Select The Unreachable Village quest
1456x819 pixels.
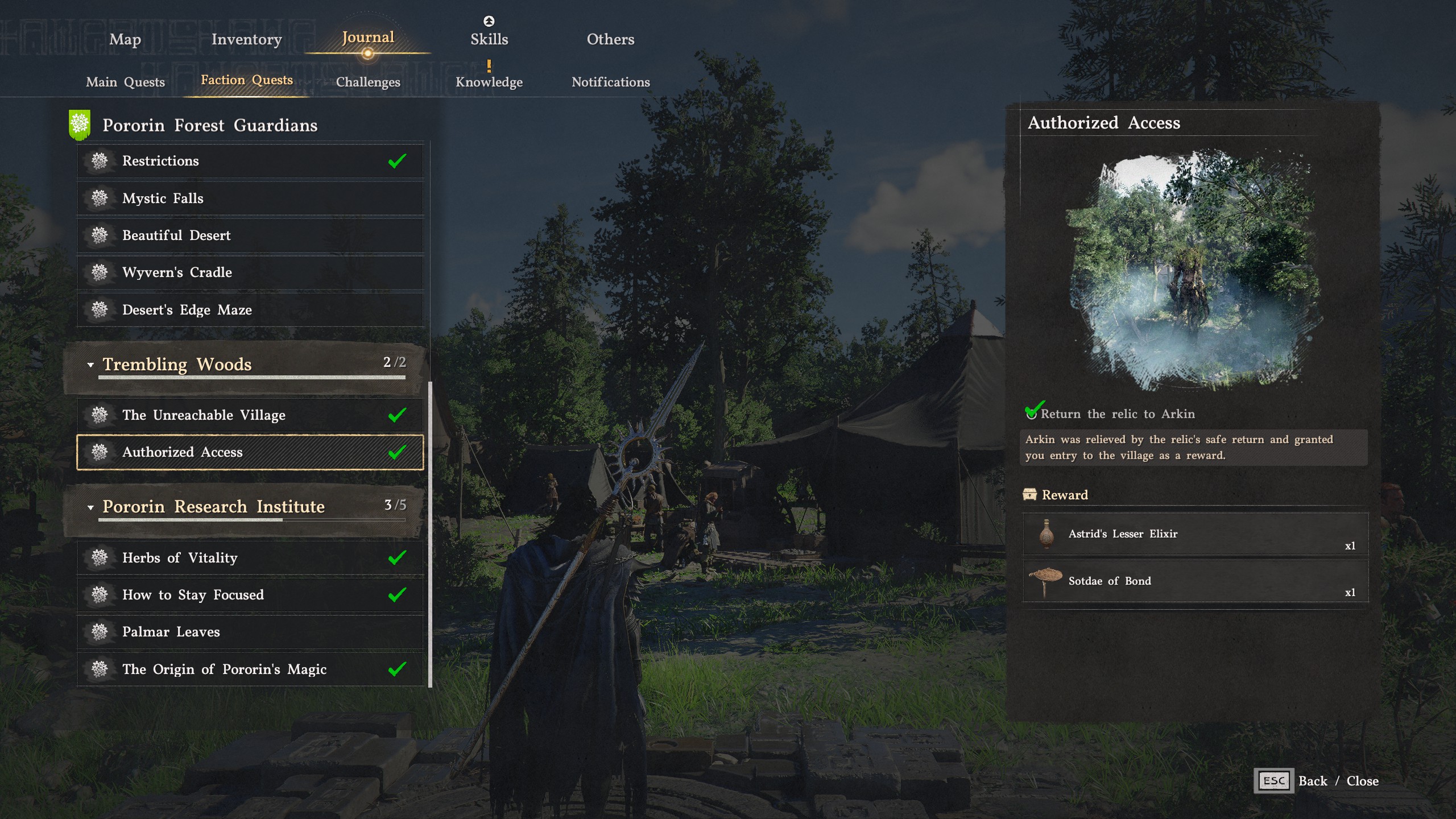pos(250,415)
